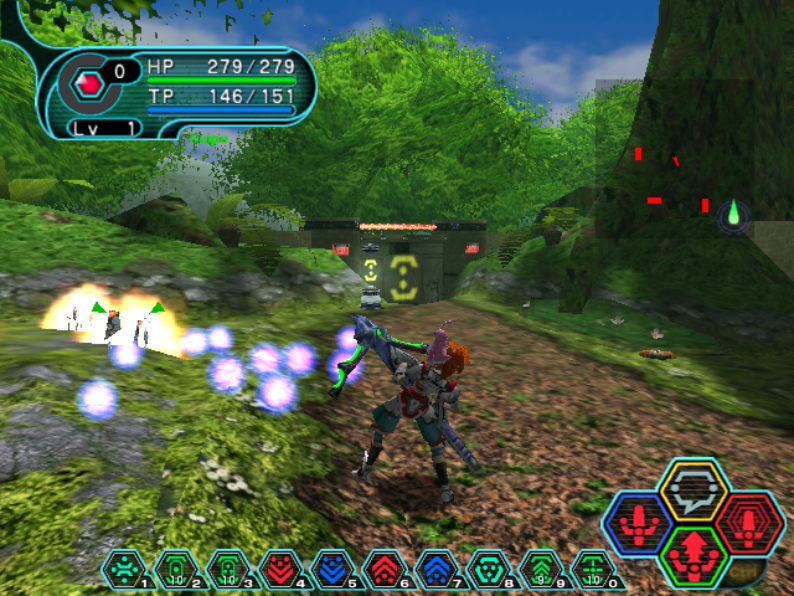This screenshot has height=596, width=794.
Task: Activate the blue up-chevron technique
Action: click(x=434, y=569)
